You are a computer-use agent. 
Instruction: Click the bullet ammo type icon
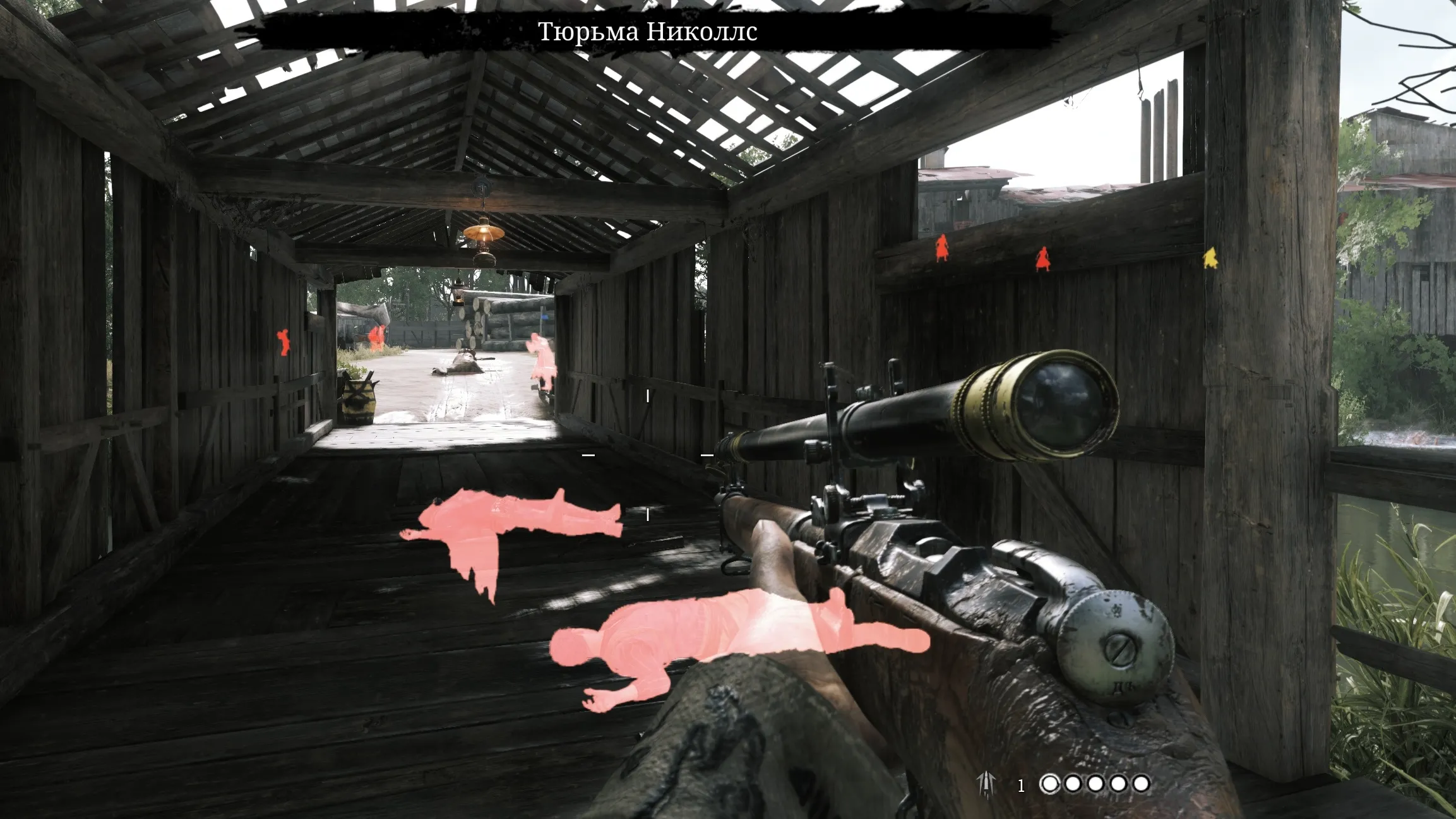point(986,784)
